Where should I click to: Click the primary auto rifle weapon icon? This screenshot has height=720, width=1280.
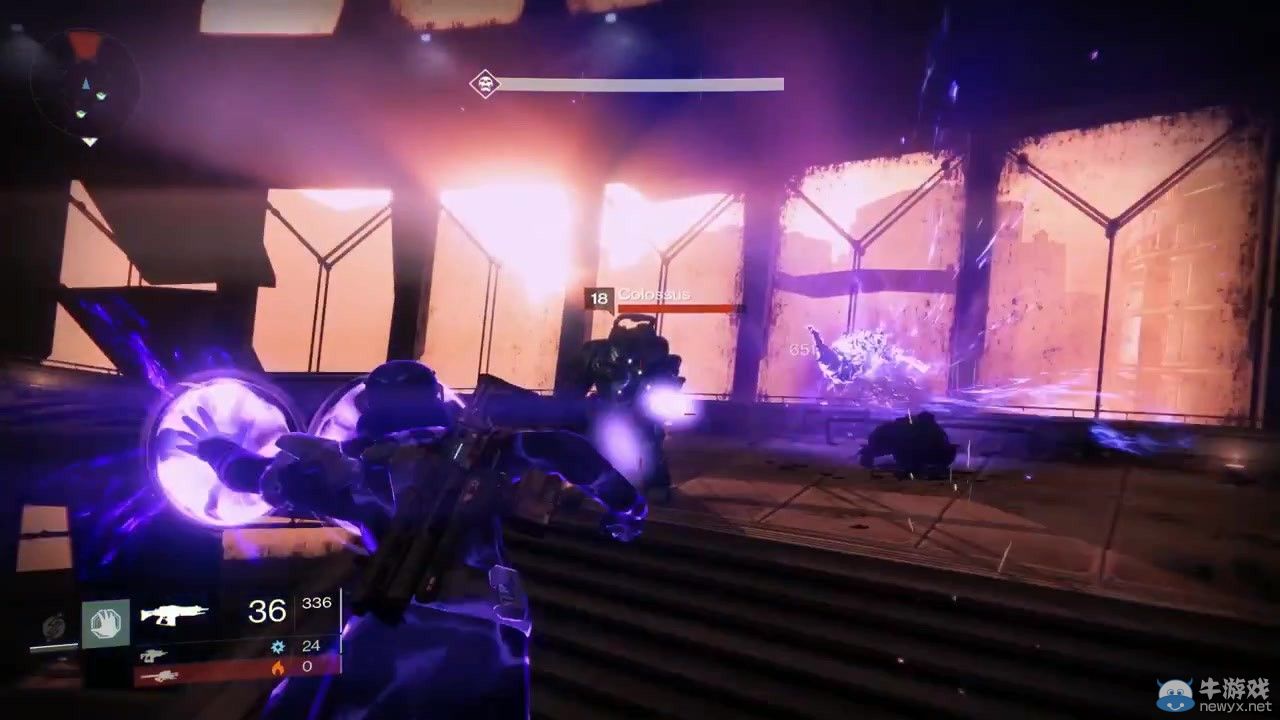[x=175, y=612]
